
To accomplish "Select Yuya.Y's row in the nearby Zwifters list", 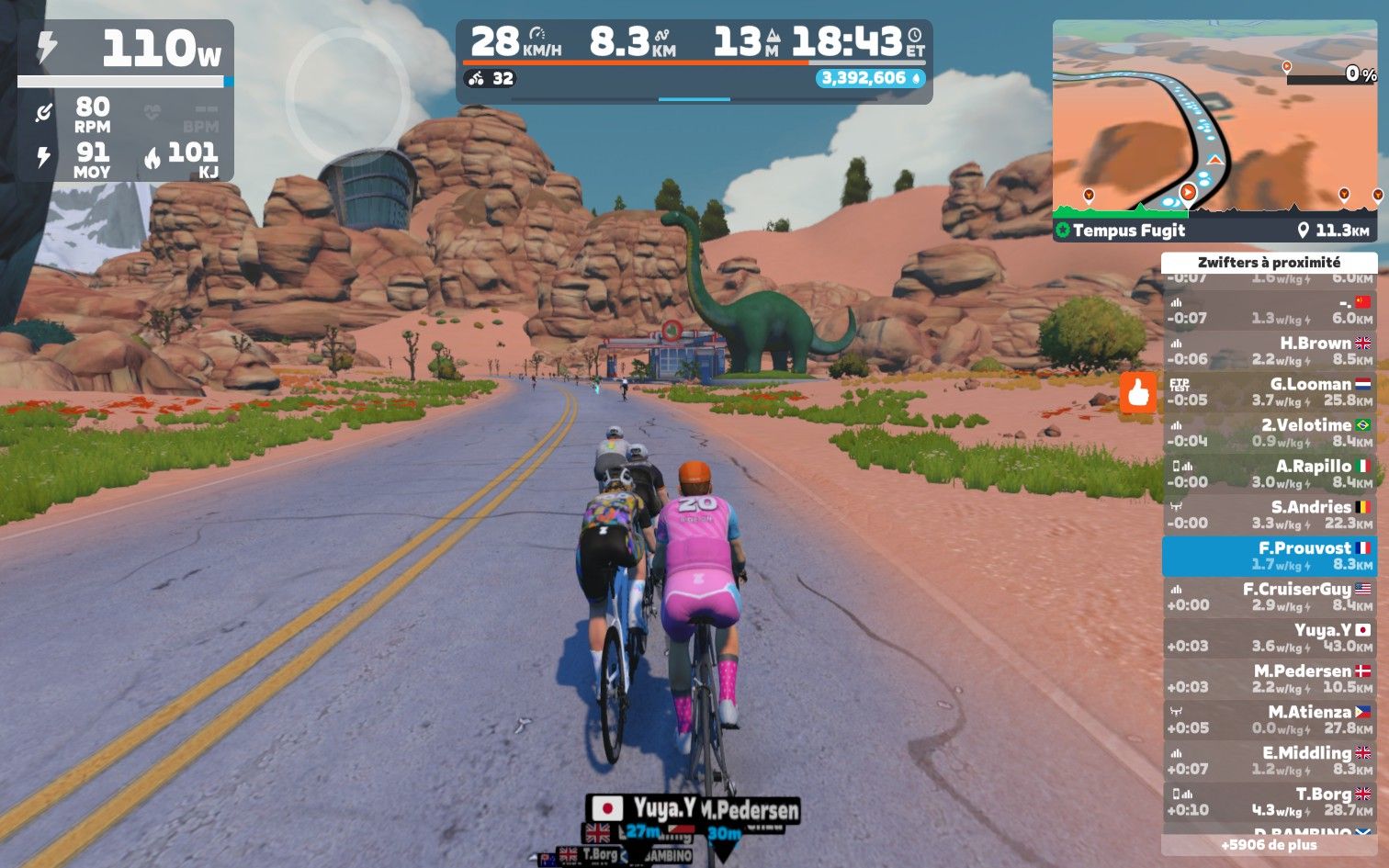I will pos(1270,637).
